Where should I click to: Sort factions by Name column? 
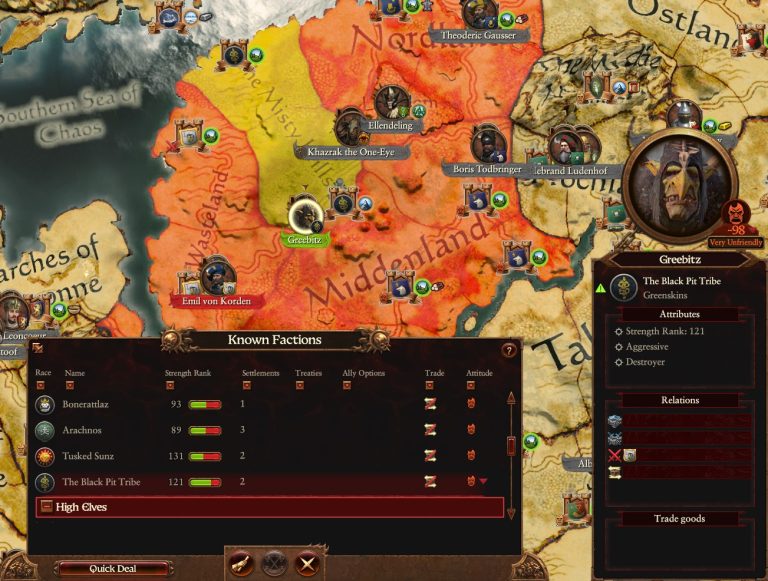pyautogui.click(x=69, y=384)
